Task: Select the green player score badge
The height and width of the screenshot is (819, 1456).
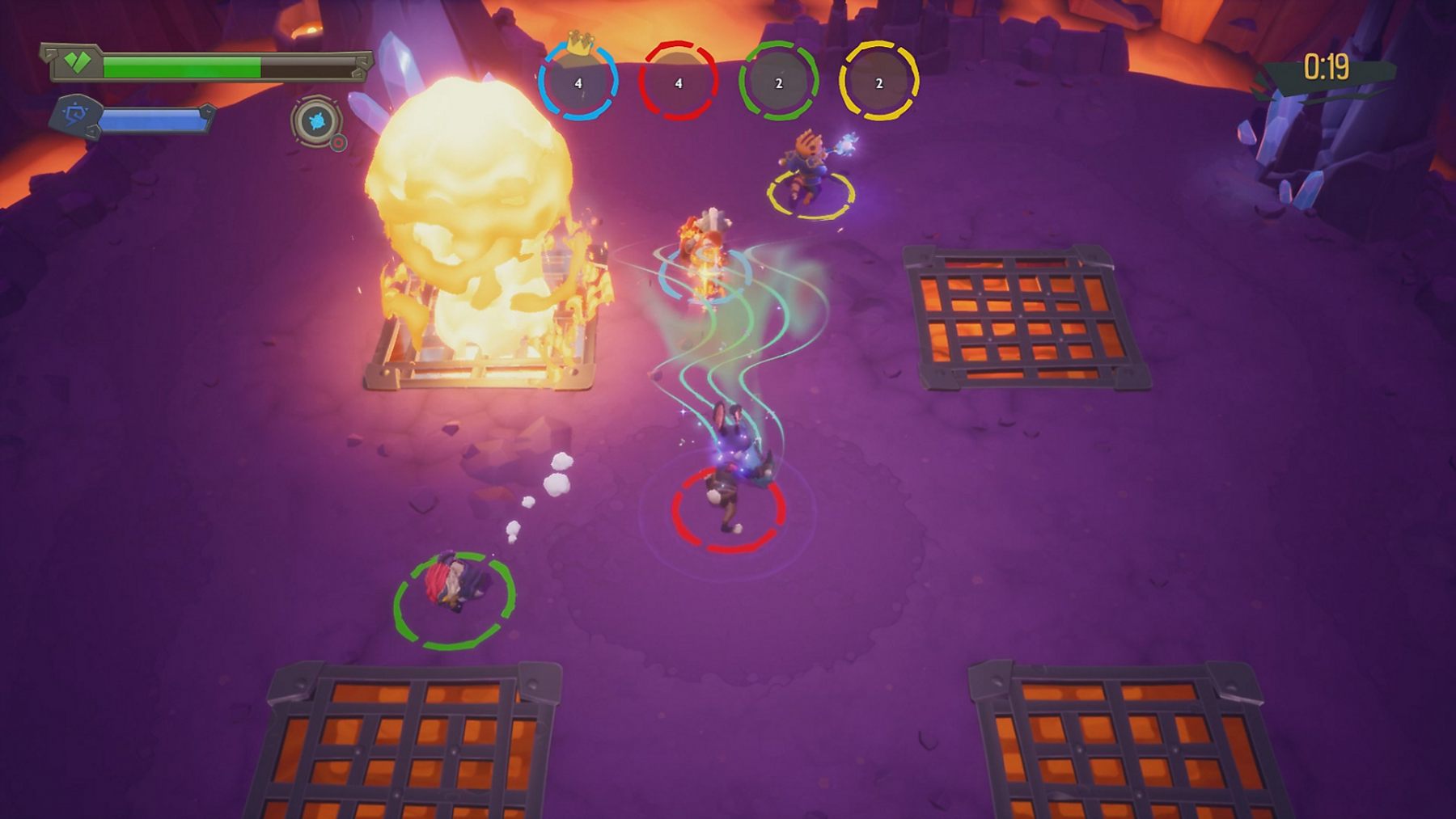Action: 778,82
